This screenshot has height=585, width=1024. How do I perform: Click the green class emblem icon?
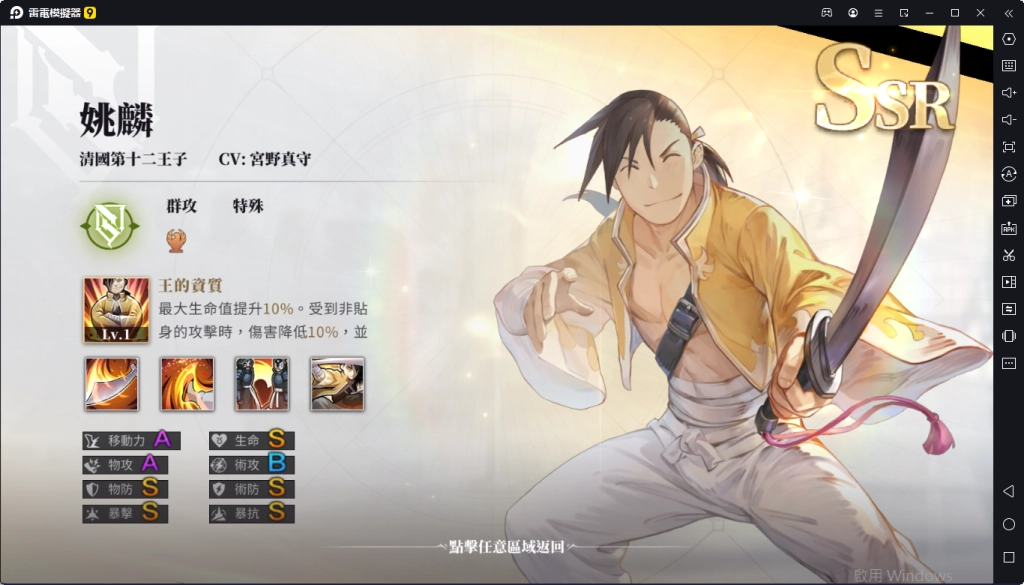(x=108, y=227)
